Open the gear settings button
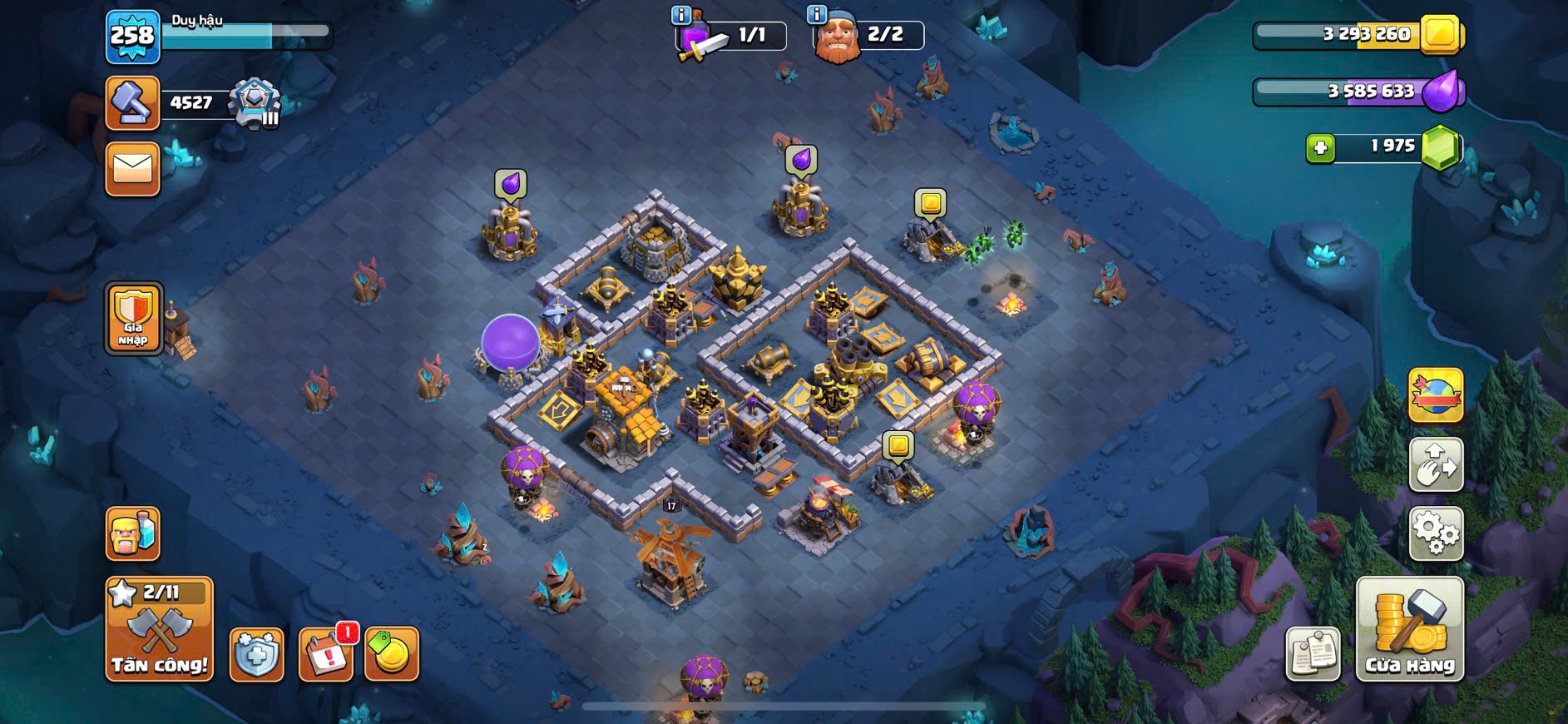 1436,533
